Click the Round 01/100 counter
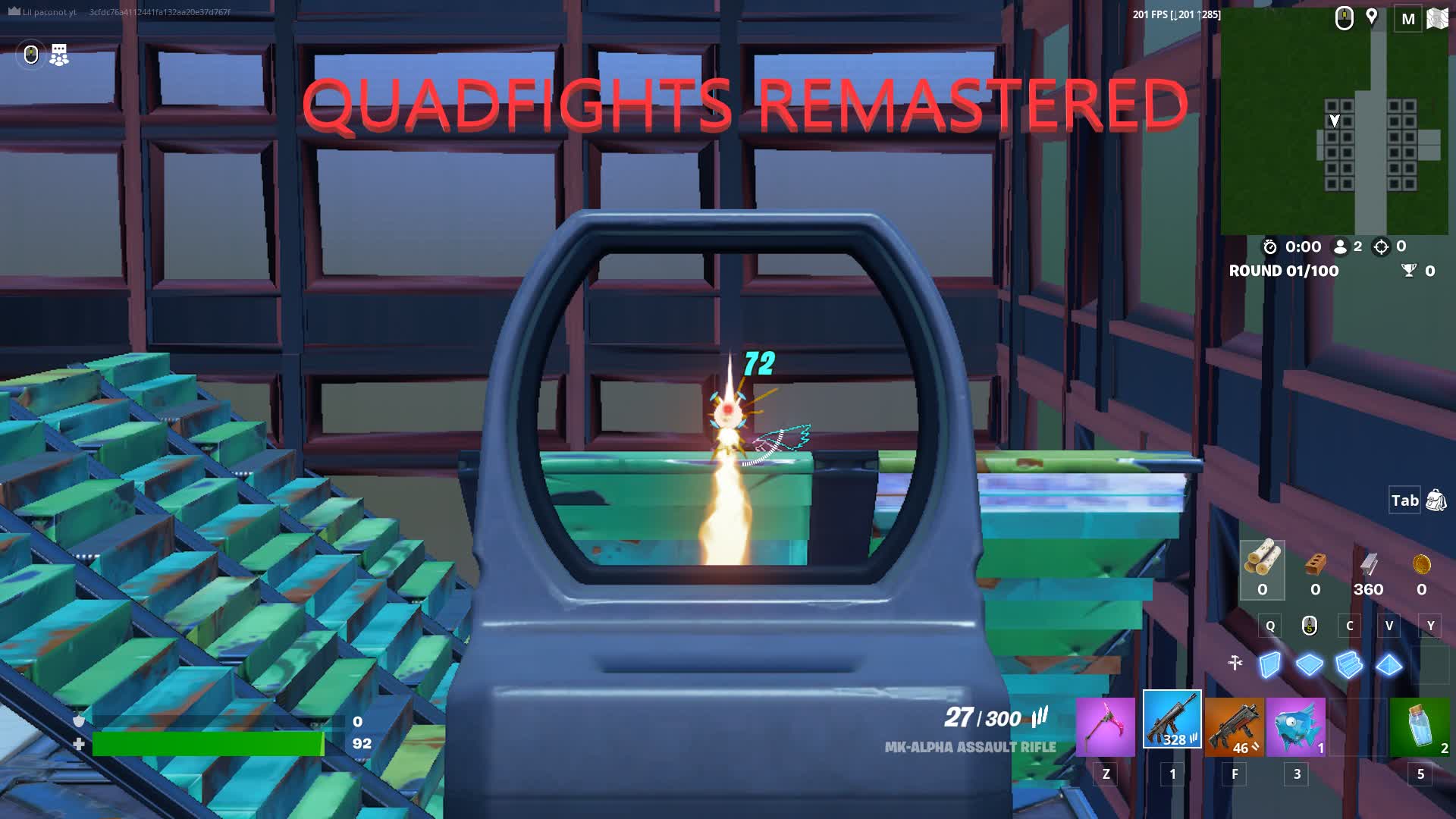Image resolution: width=1456 pixels, height=819 pixels. tap(1285, 271)
